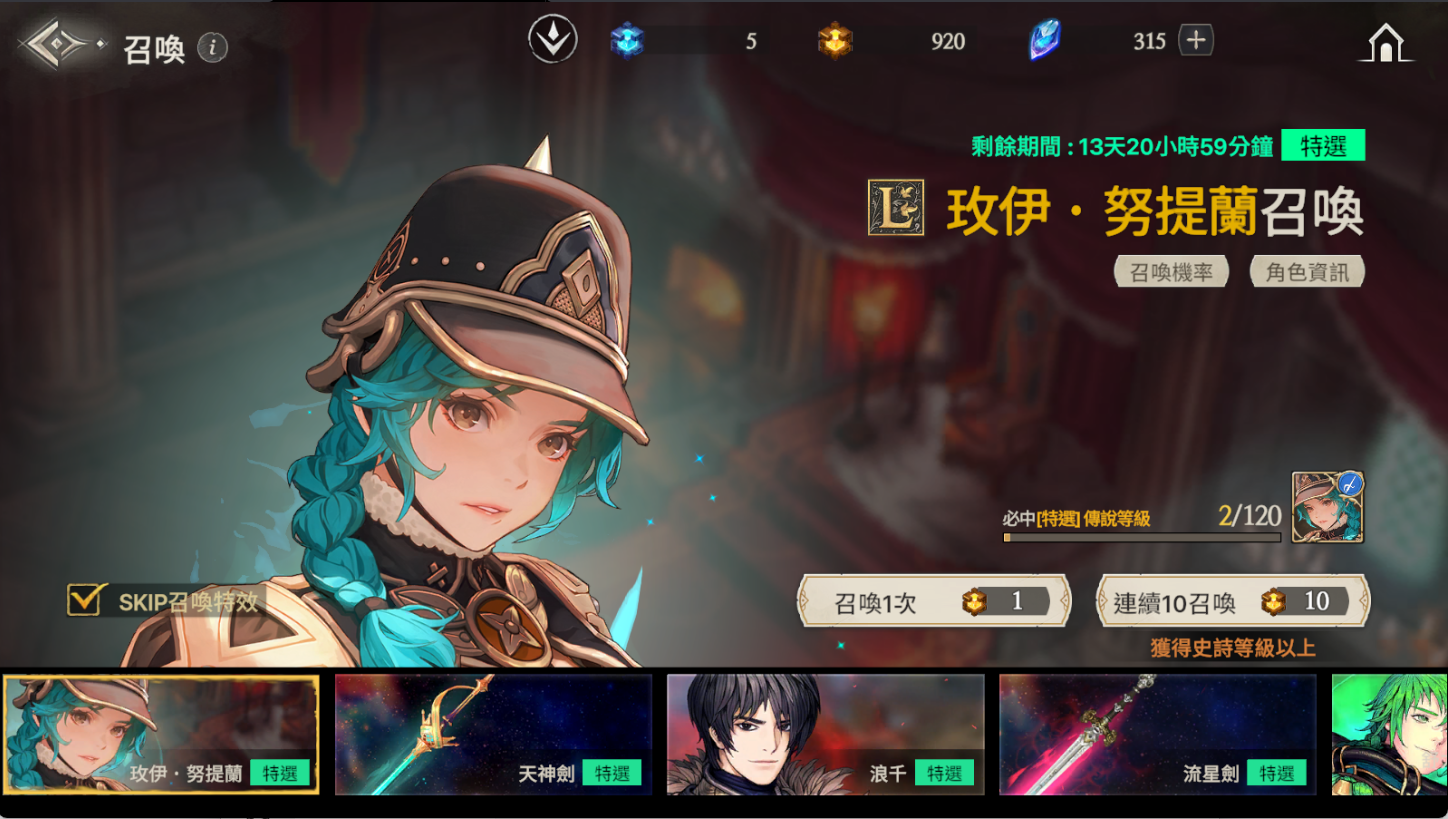The width and height of the screenshot is (1448, 819).
Task: Summon once with 召喚1次
Action: tap(933, 601)
